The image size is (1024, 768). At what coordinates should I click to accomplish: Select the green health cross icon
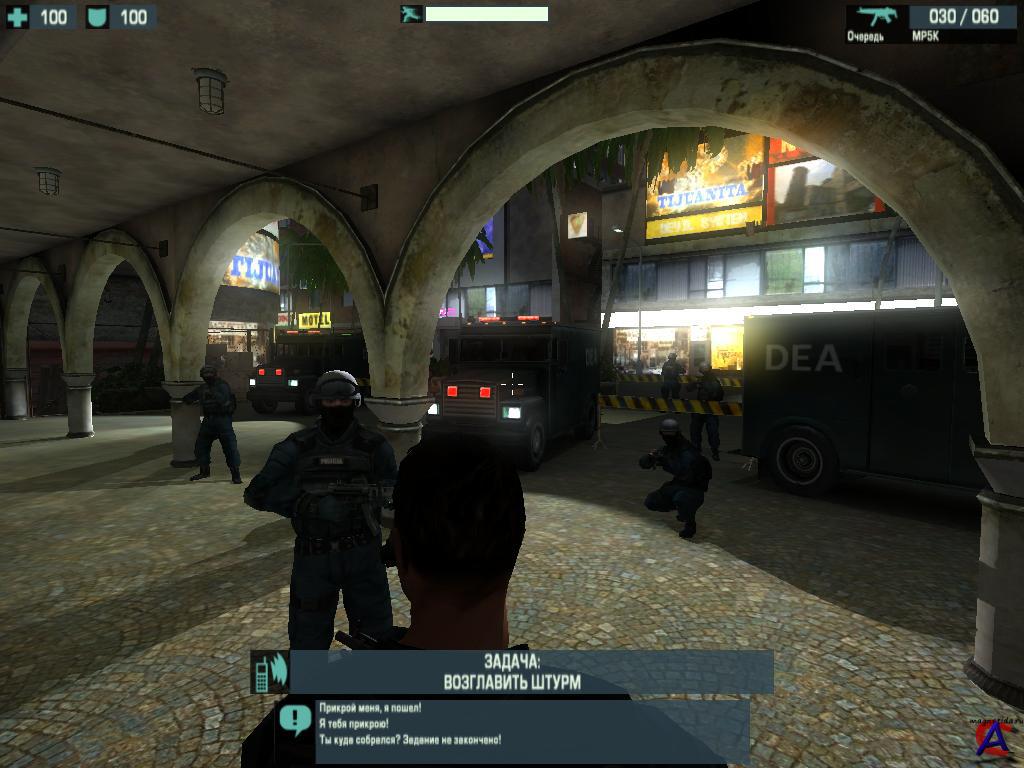18,17
